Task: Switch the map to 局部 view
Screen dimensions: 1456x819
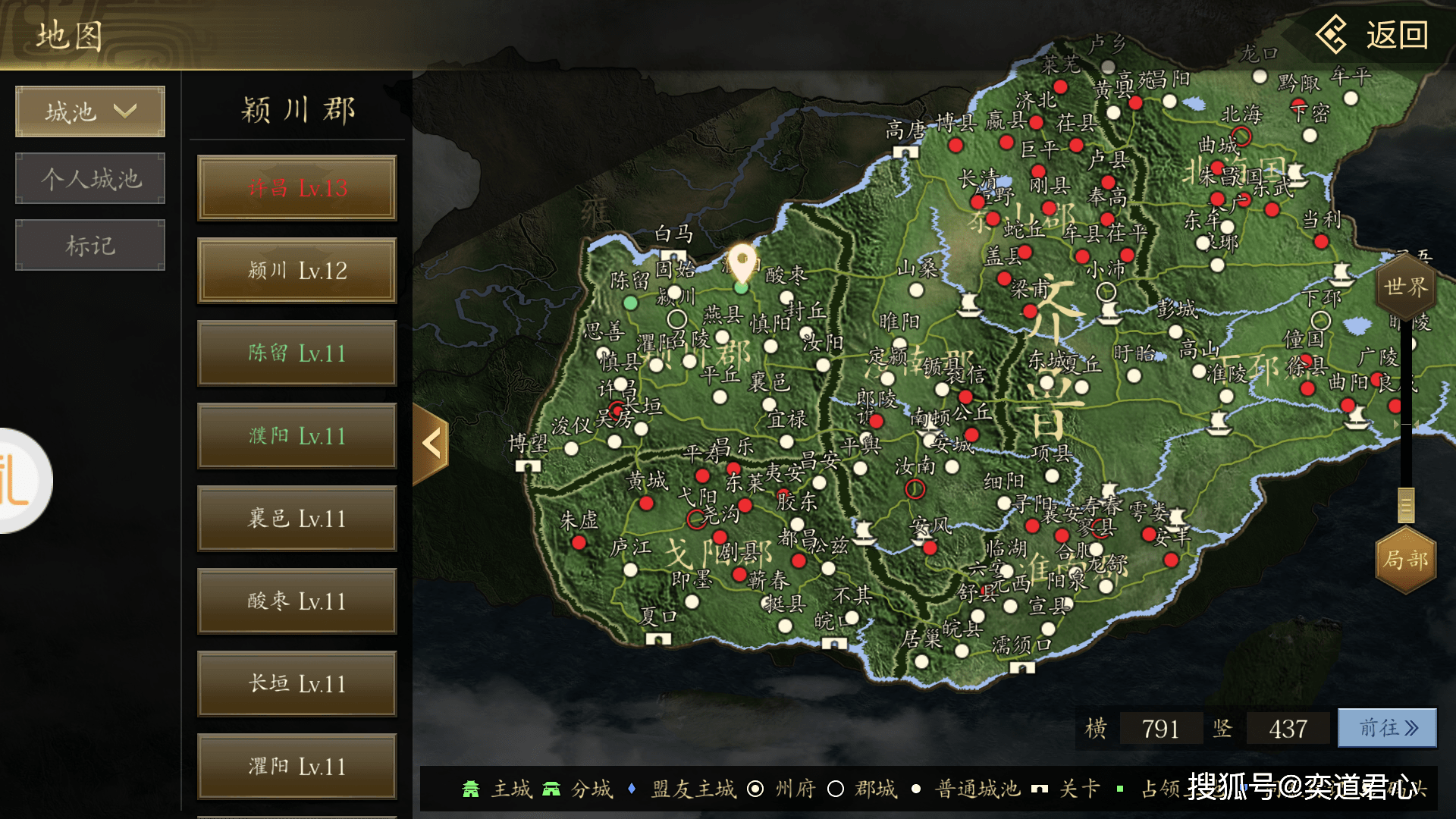Action: click(x=1405, y=560)
